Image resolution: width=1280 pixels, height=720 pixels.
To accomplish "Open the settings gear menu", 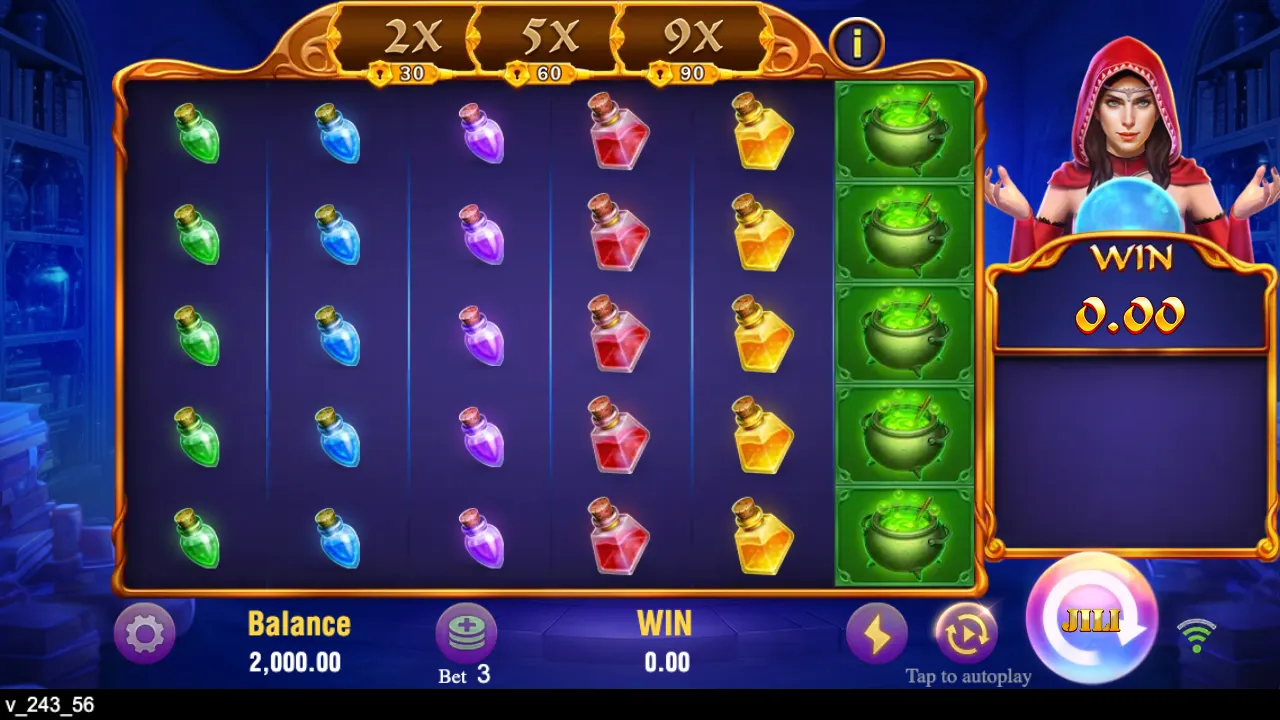I will (145, 633).
